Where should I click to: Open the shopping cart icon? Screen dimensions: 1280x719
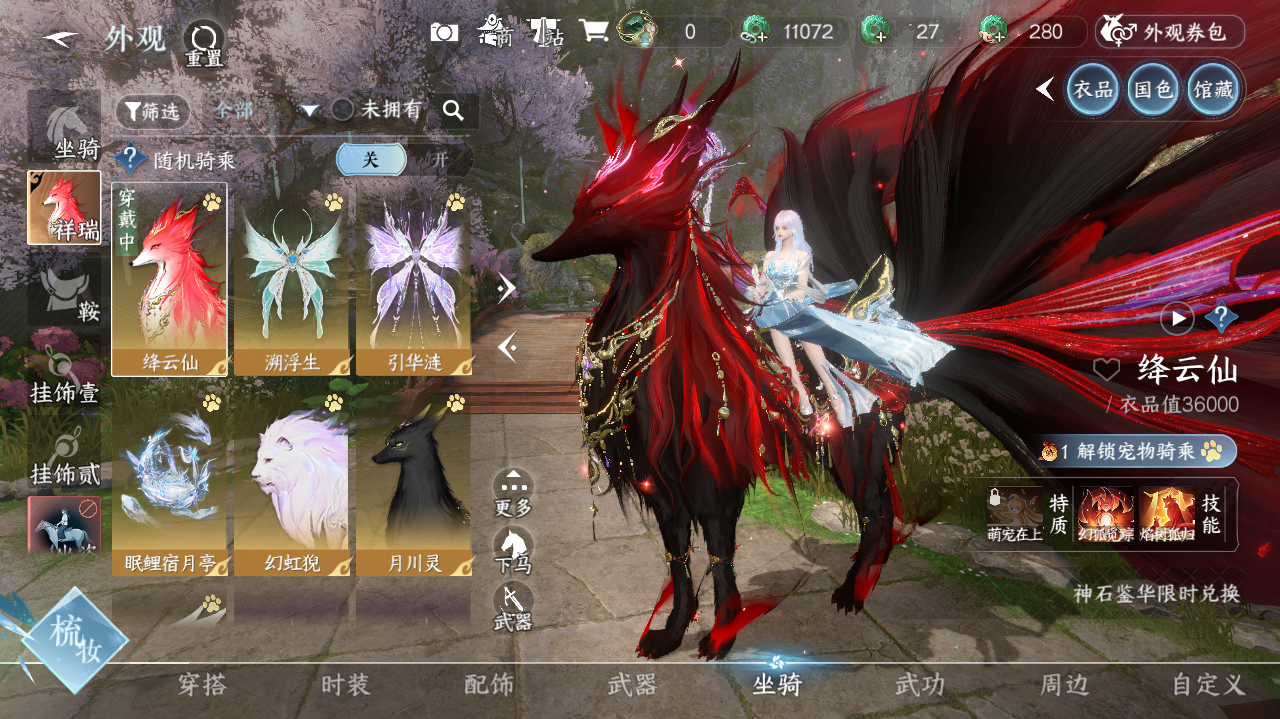point(594,32)
